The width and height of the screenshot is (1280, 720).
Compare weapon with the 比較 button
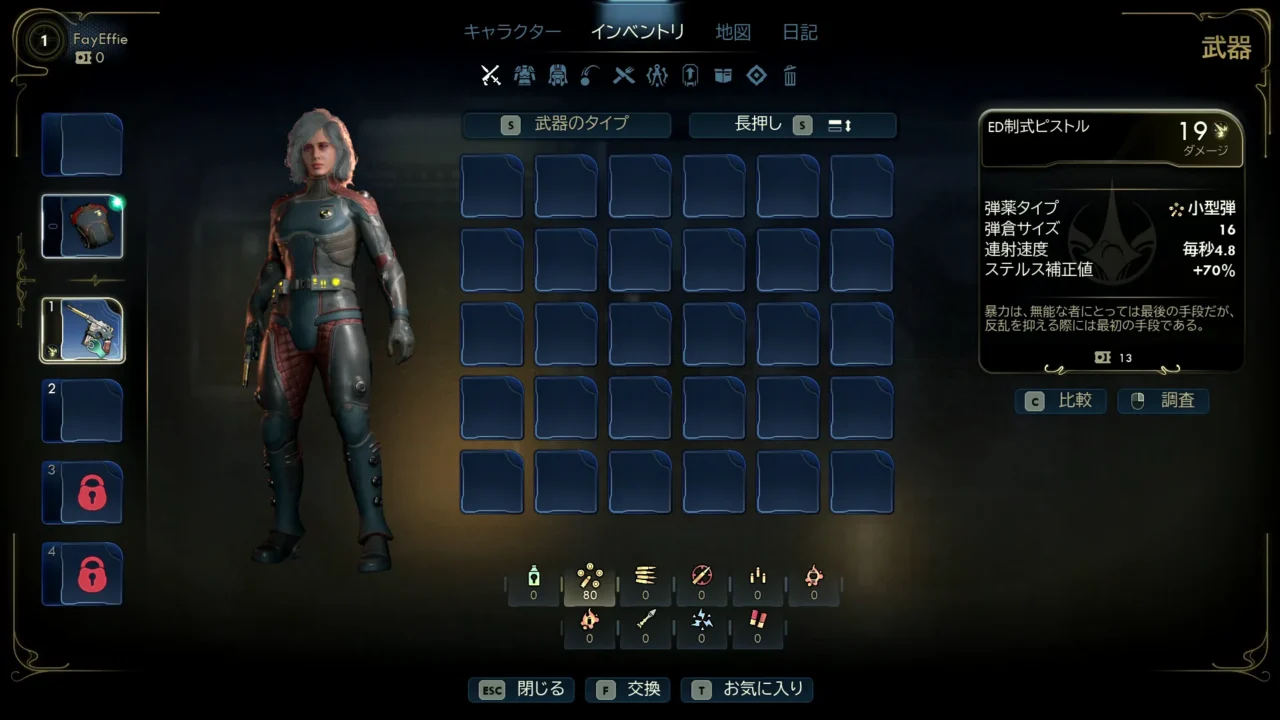pyautogui.click(x=1060, y=401)
